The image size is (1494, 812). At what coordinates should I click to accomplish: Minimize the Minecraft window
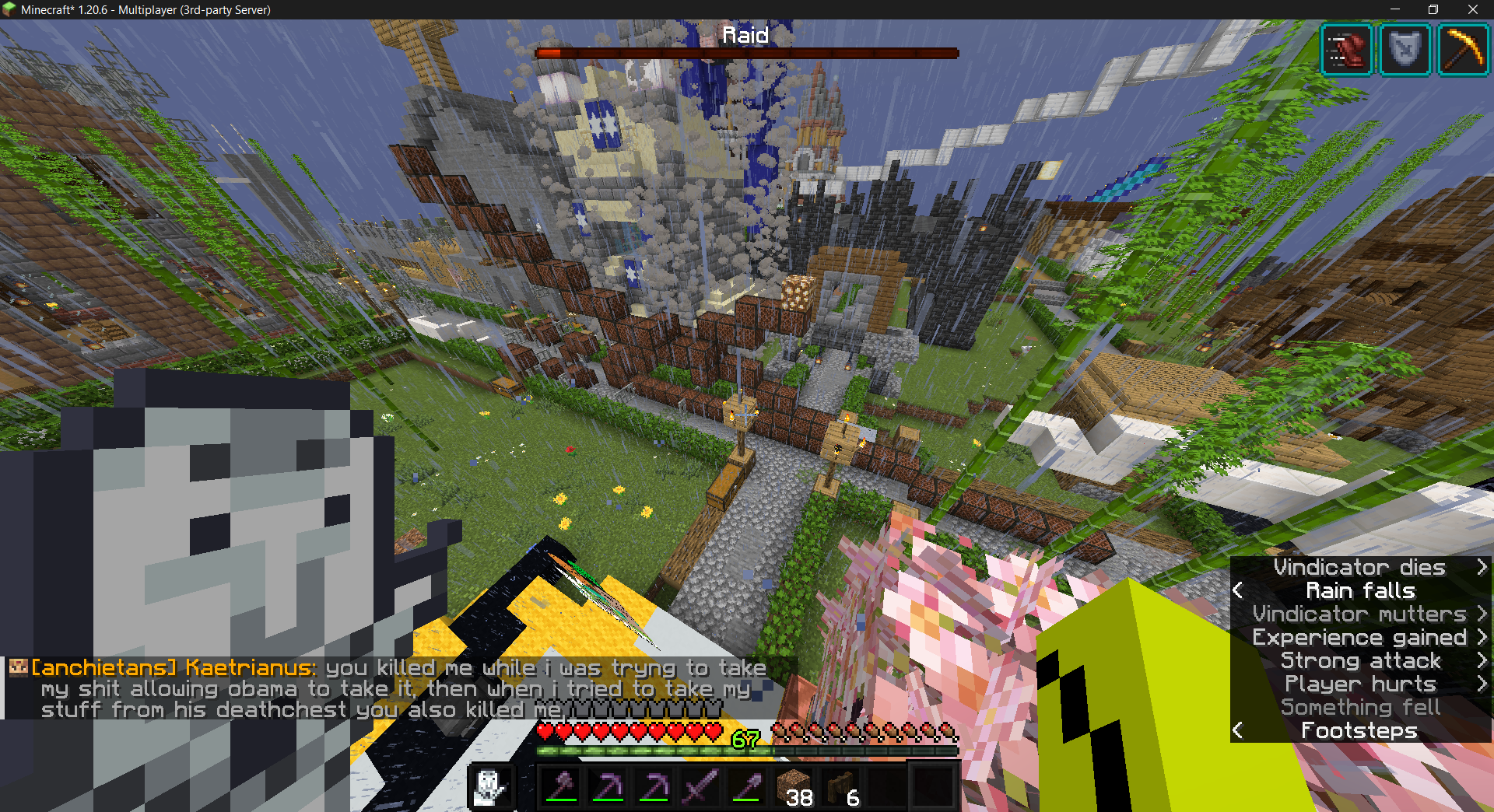pos(1394,9)
